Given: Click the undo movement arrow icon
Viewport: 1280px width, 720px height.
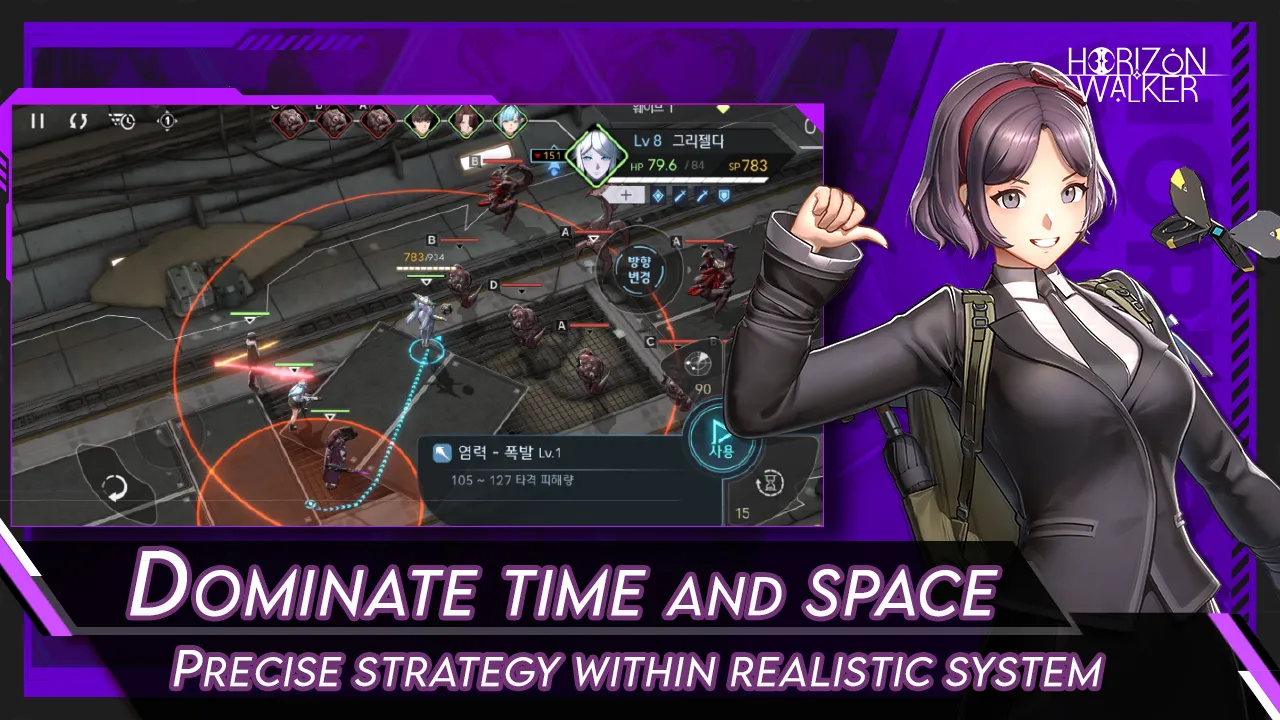Looking at the screenshot, I should (113, 487).
